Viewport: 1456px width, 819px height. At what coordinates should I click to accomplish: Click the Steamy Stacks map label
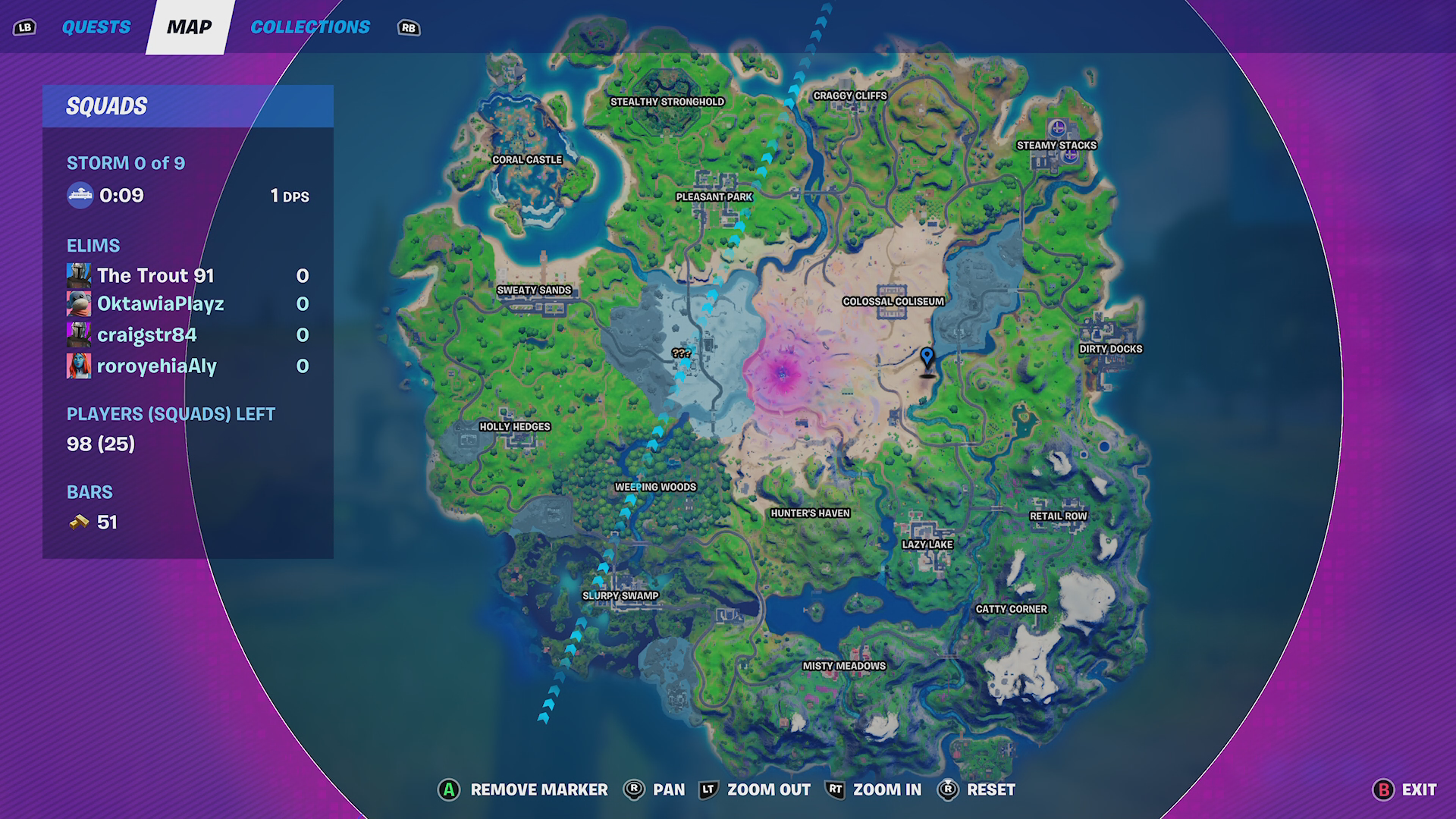[1056, 145]
